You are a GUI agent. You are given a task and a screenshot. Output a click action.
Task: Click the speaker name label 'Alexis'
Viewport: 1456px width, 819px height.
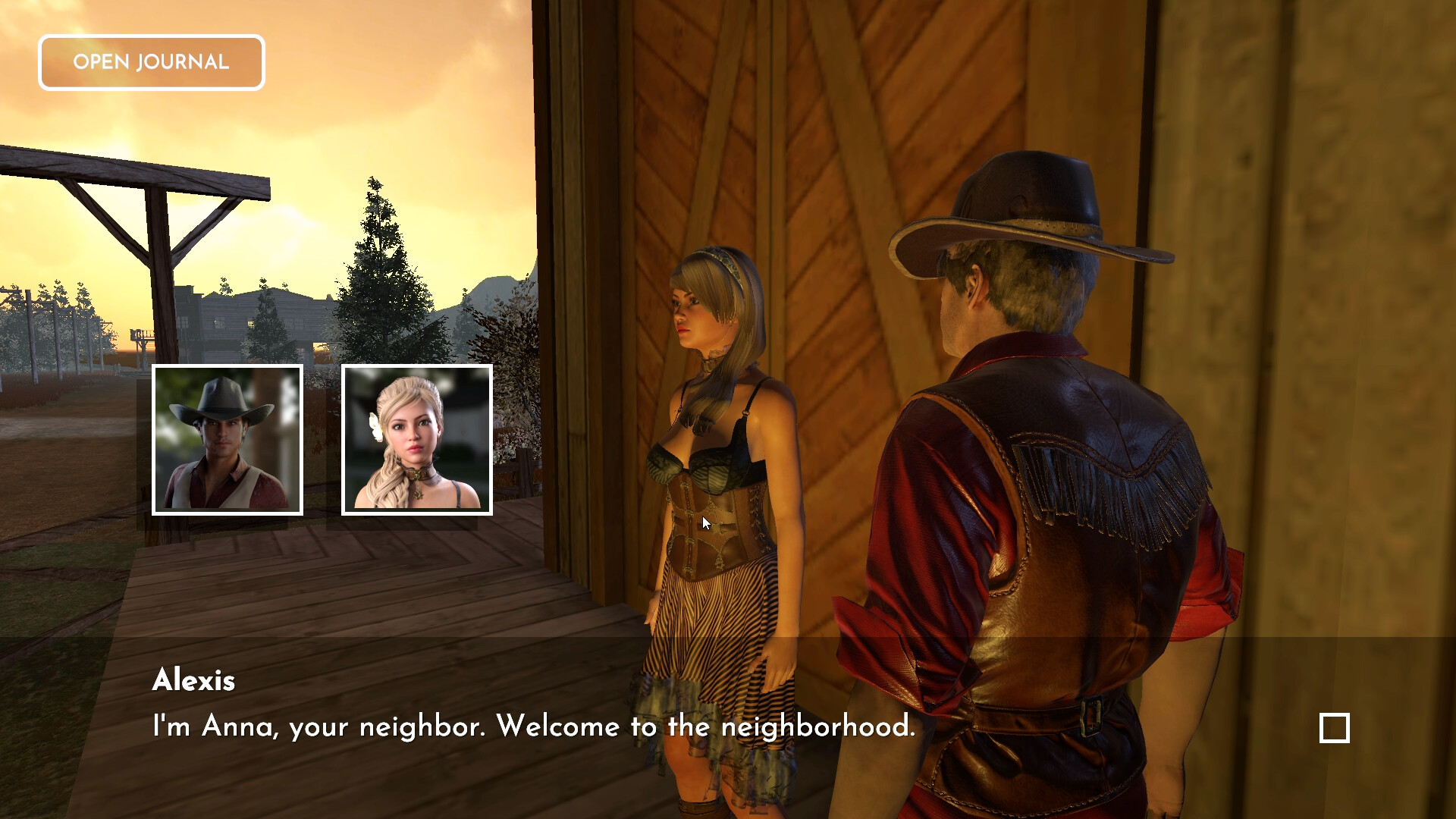(x=194, y=680)
